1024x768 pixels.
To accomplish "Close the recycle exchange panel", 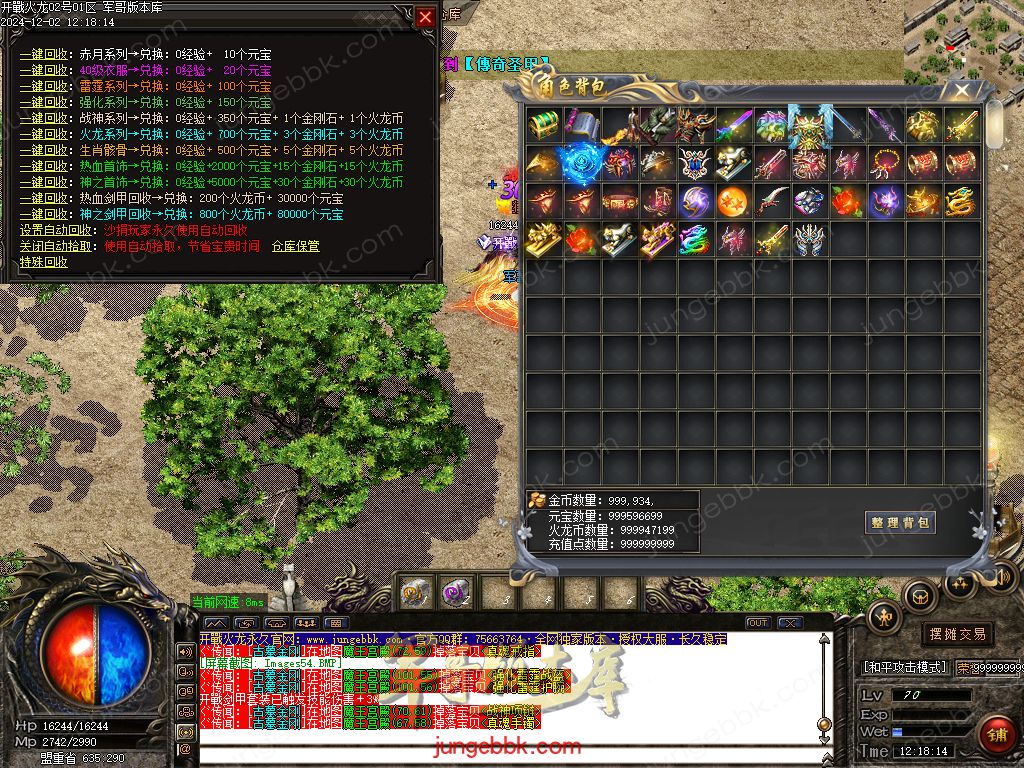I will click(x=426, y=17).
